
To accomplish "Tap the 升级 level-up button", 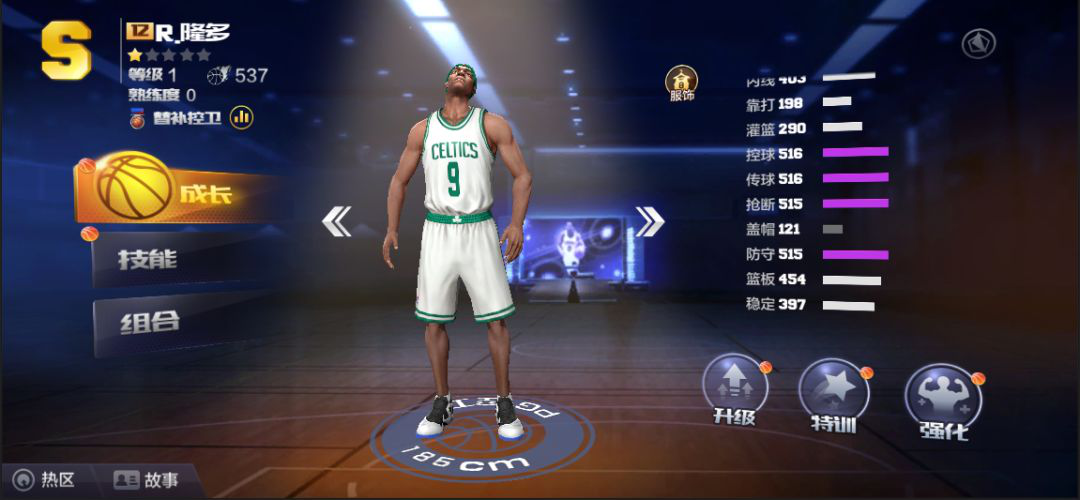I will coord(735,392).
